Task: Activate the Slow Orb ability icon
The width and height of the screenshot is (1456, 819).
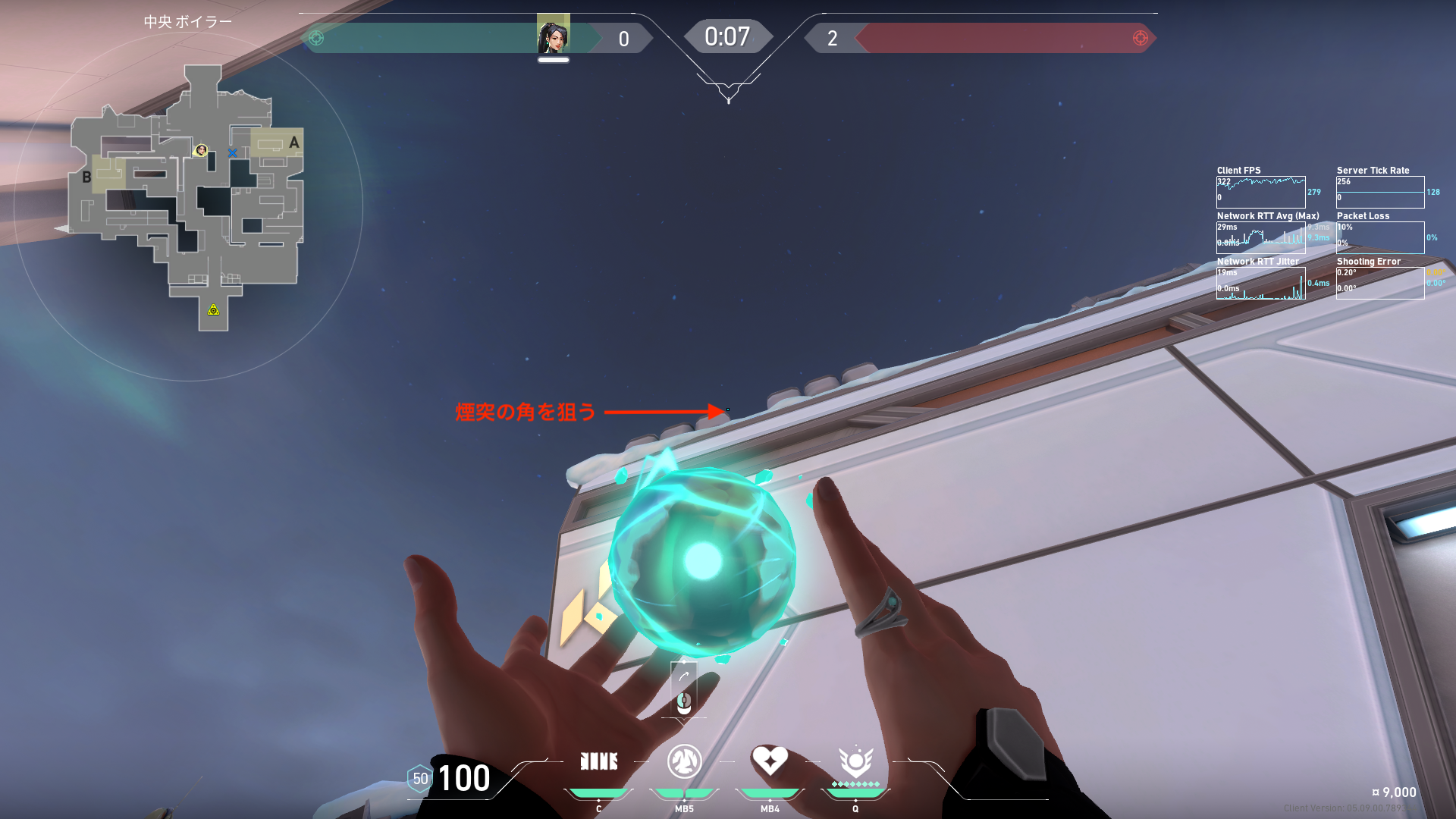Action: [x=684, y=761]
